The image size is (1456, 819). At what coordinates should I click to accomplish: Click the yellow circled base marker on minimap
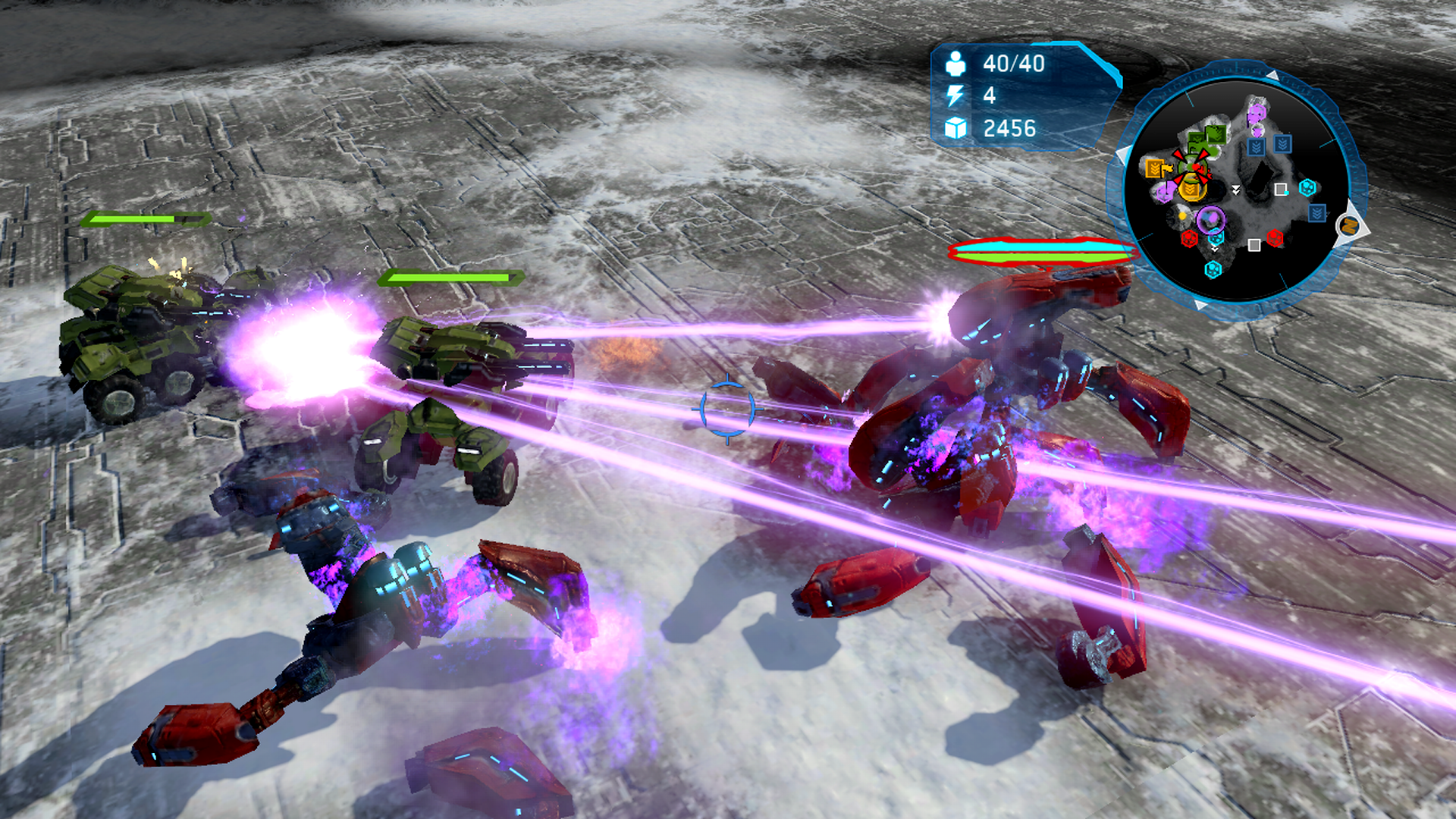(1191, 189)
